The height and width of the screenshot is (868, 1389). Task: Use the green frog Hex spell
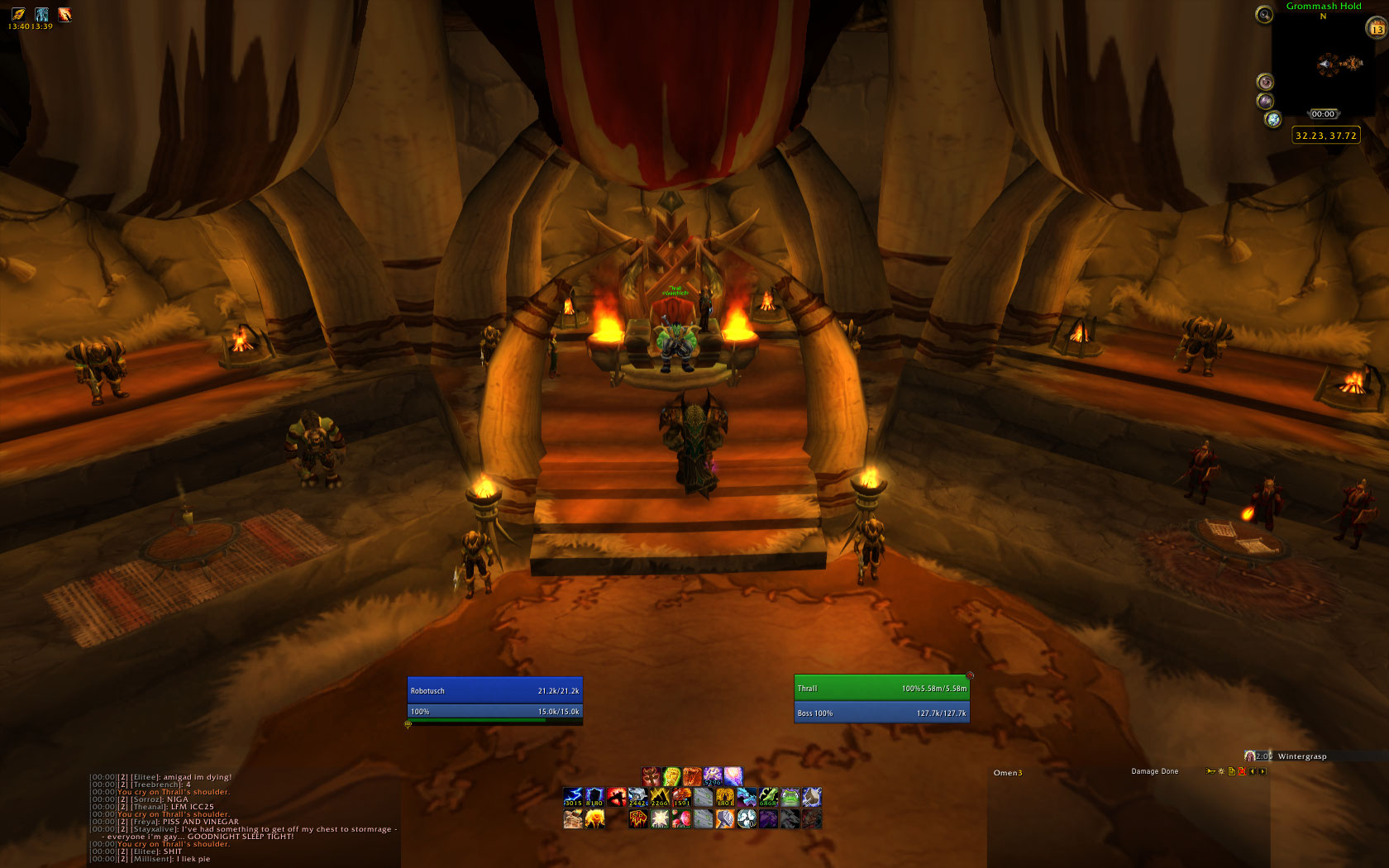[790, 797]
